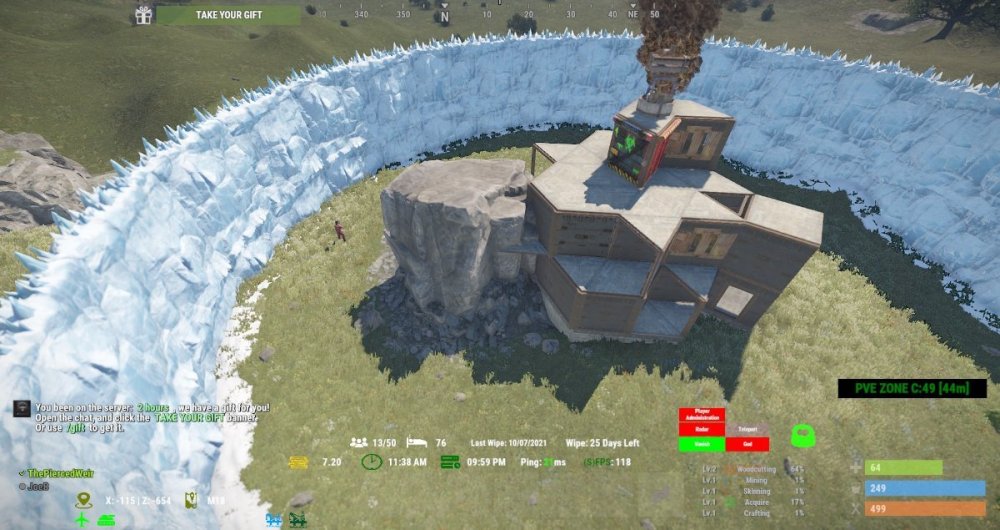Click the gift box icon
The image size is (1000, 530).
tap(144, 15)
